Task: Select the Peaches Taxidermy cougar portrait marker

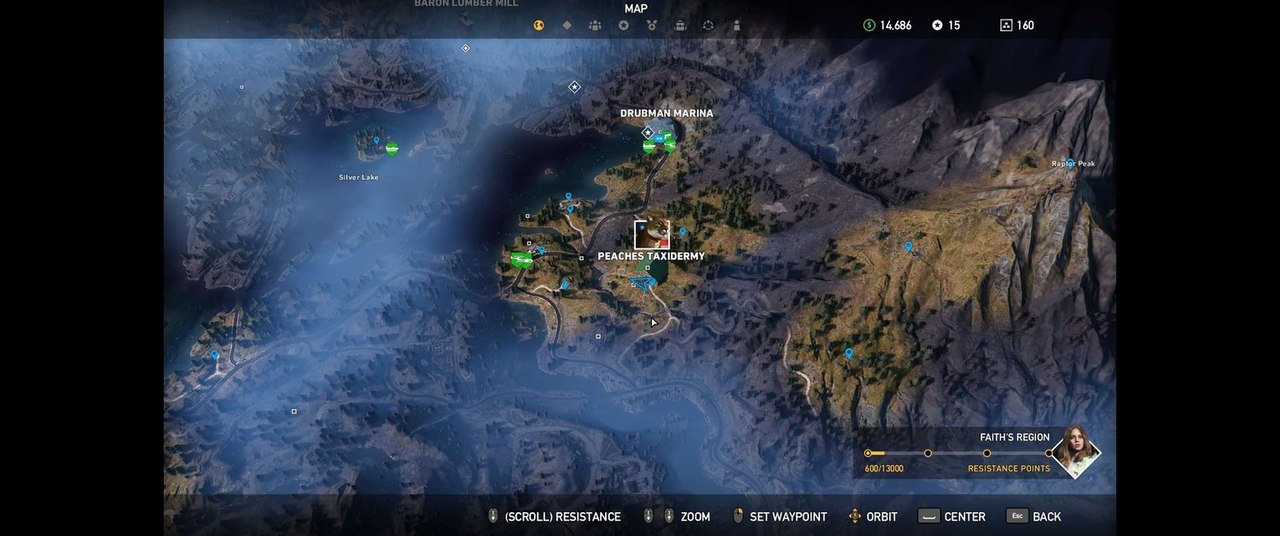Action: tap(652, 234)
